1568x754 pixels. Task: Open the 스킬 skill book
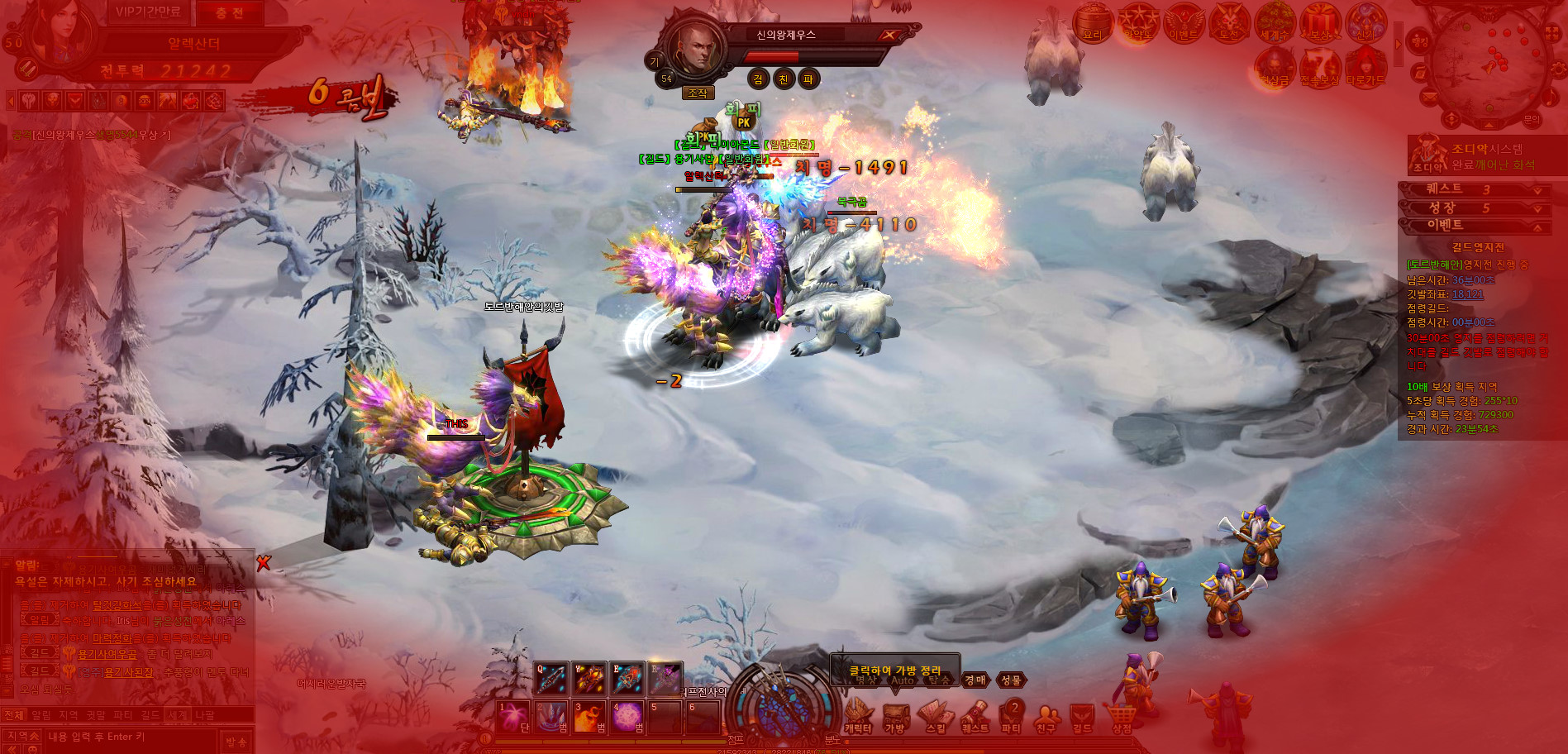coord(935,715)
